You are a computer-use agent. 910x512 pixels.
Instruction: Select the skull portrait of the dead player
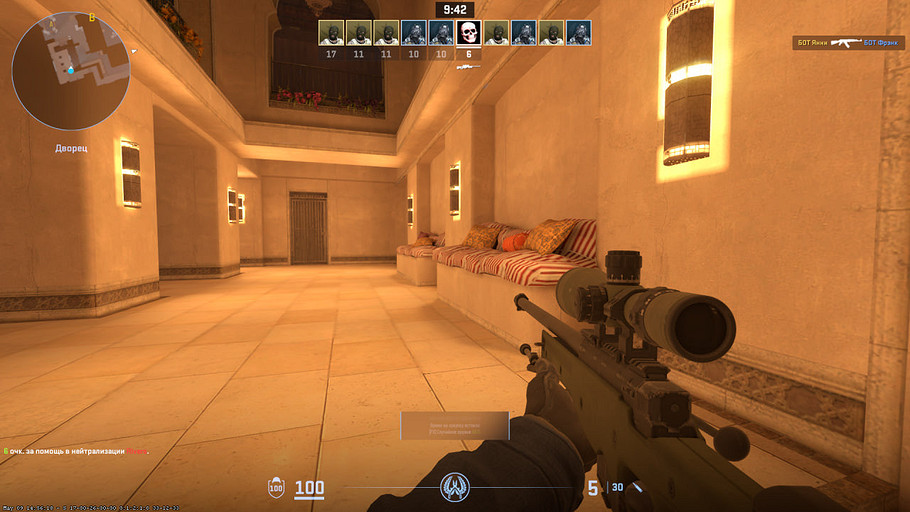tap(468, 33)
